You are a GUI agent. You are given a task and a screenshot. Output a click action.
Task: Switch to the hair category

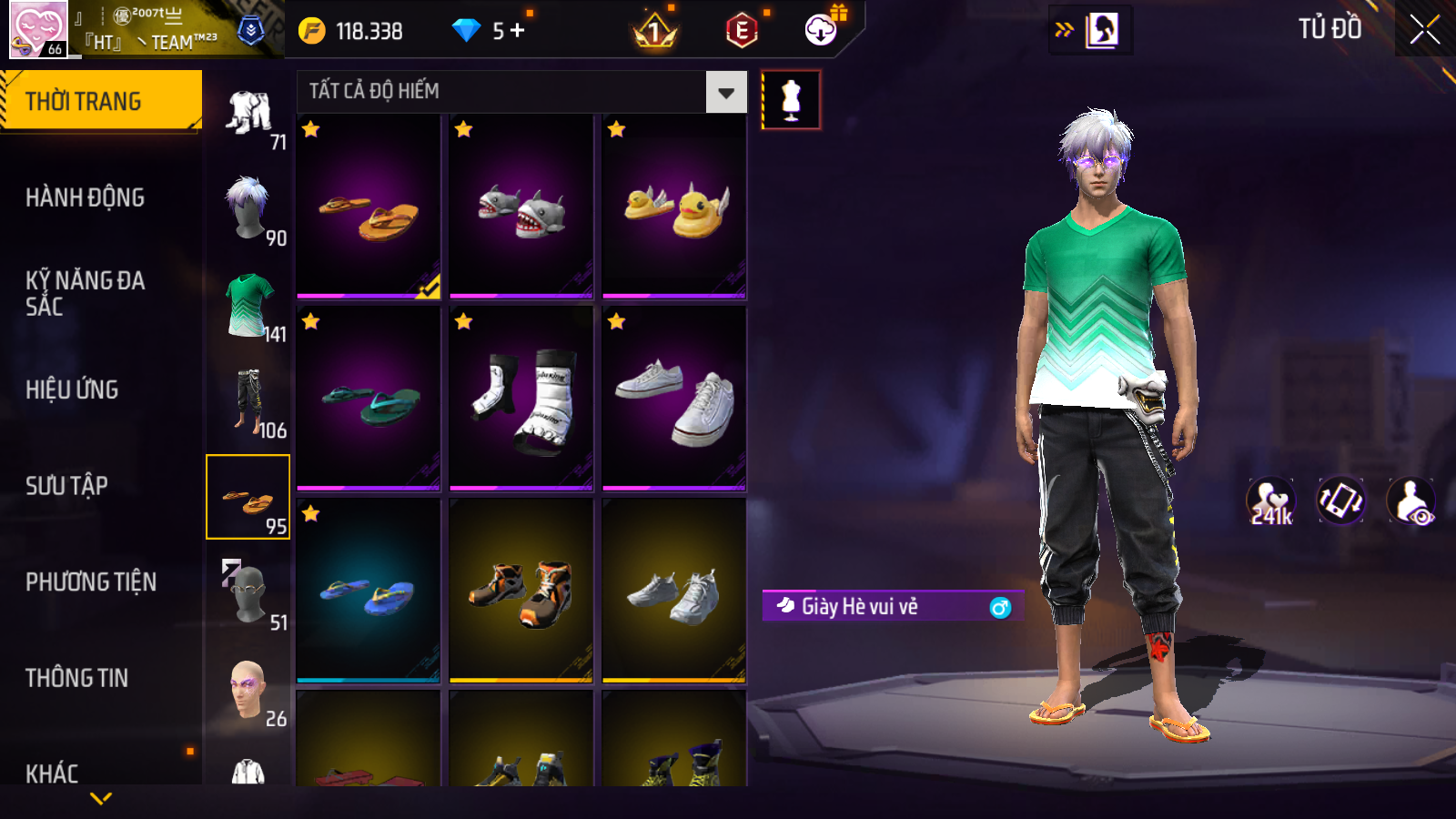[x=248, y=207]
